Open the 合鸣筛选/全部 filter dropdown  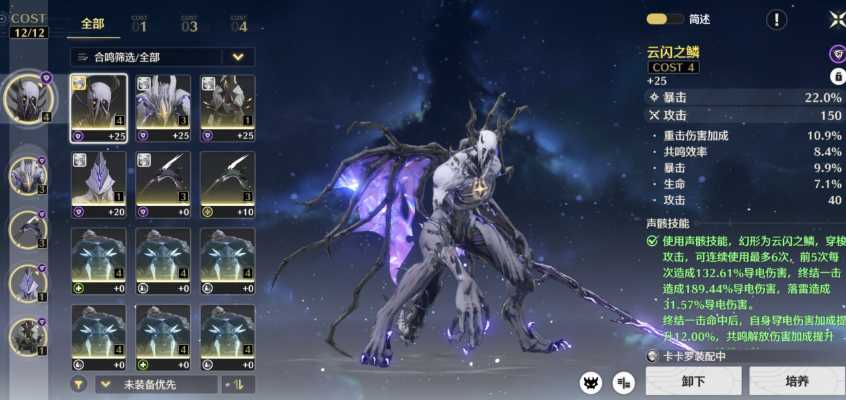point(162,57)
